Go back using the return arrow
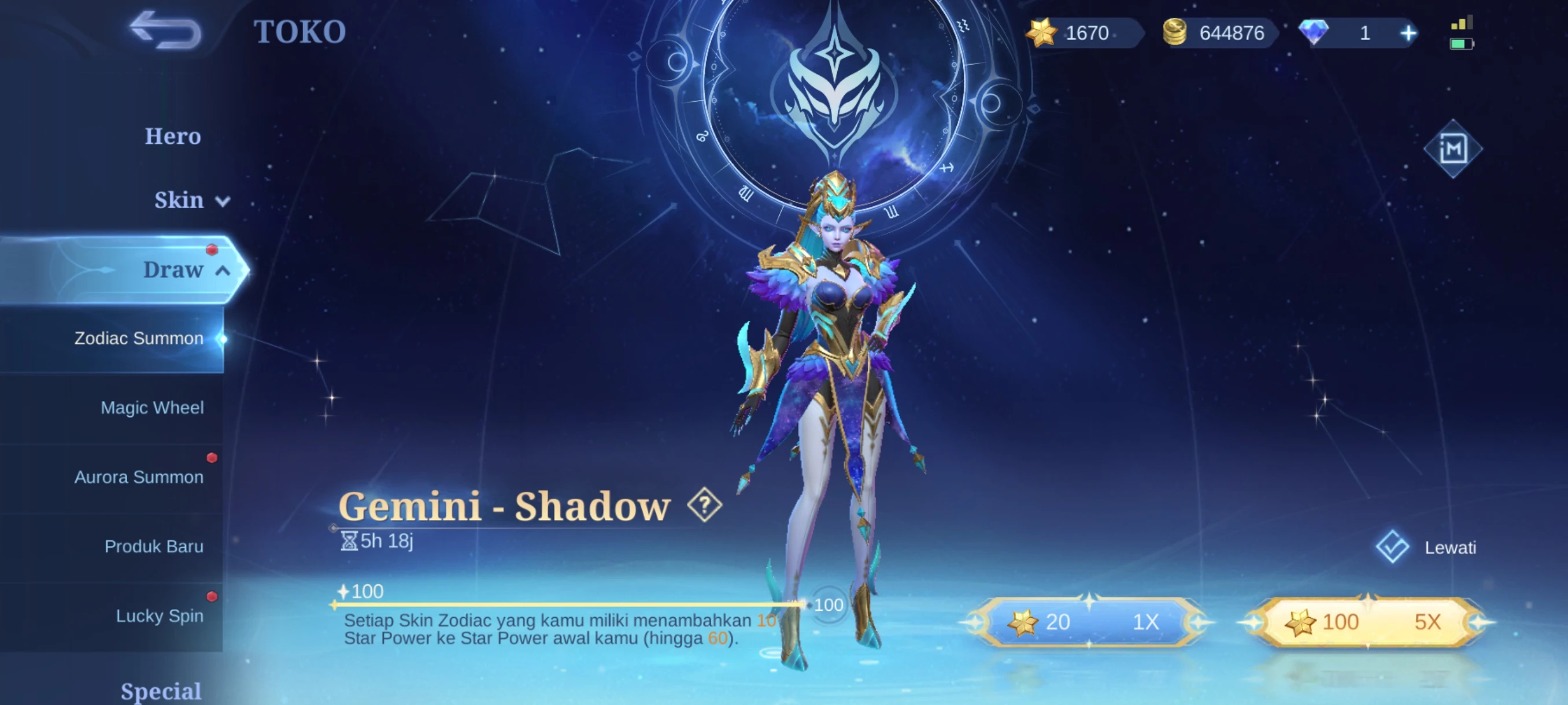1568x705 pixels. pos(165,31)
